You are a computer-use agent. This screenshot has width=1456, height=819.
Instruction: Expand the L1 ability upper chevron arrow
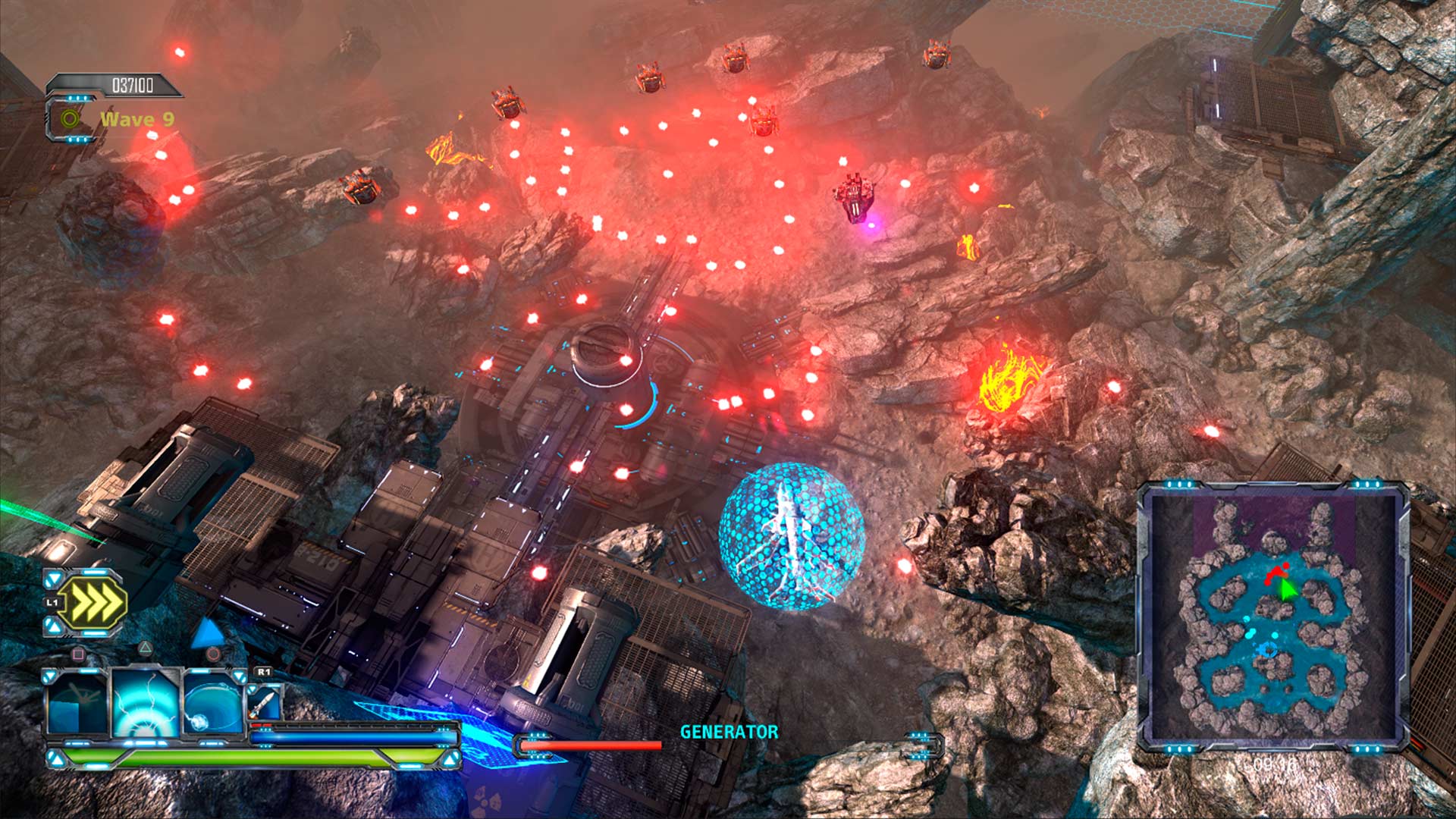coord(53,578)
